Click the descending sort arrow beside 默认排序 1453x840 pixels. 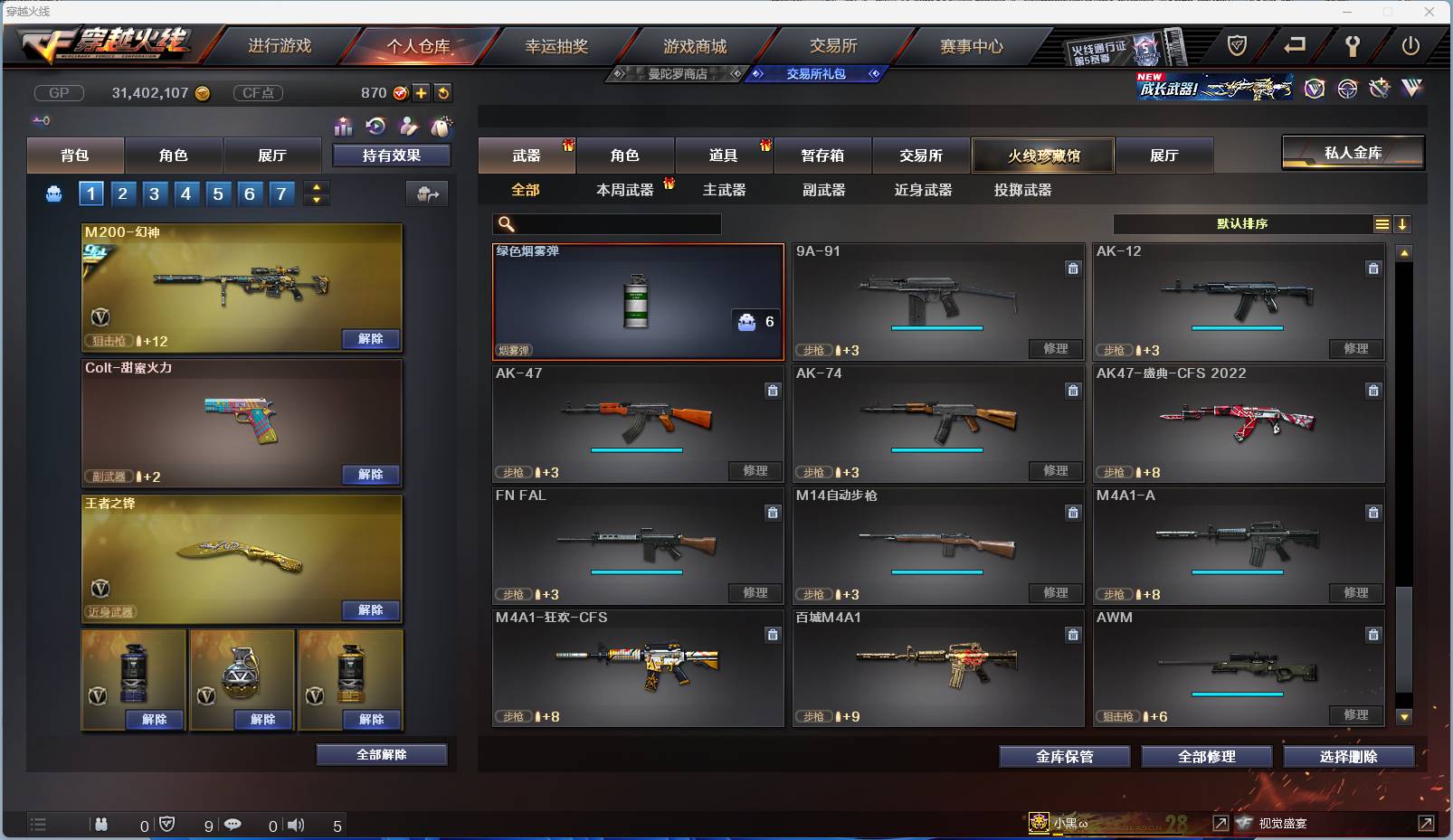pos(1402,223)
